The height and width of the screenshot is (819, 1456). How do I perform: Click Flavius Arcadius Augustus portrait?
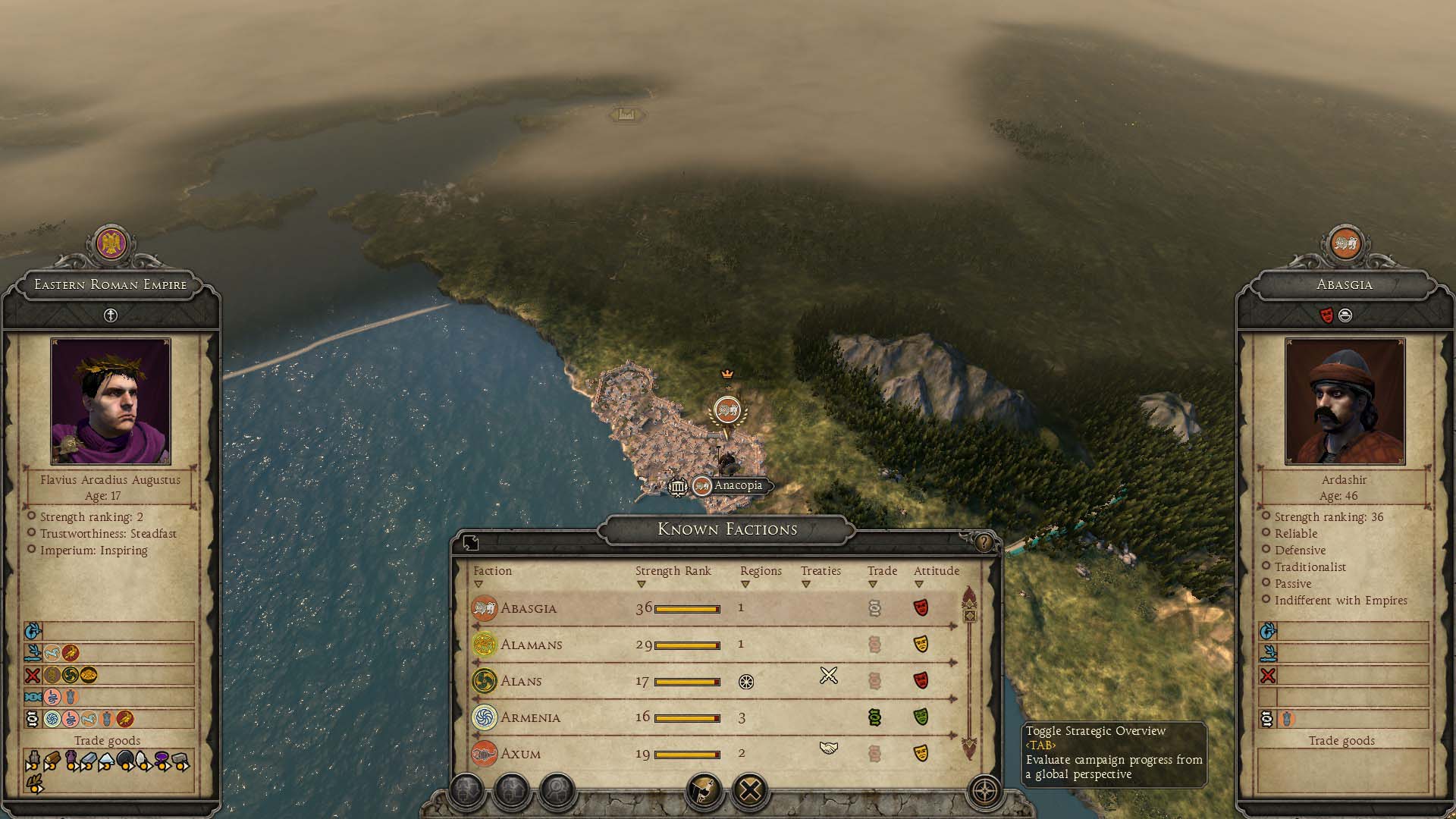click(x=111, y=401)
